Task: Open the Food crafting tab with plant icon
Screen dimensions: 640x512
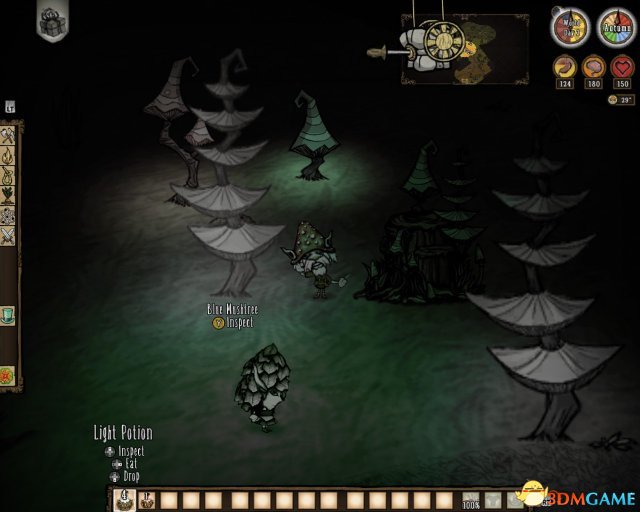Action: tap(9, 195)
